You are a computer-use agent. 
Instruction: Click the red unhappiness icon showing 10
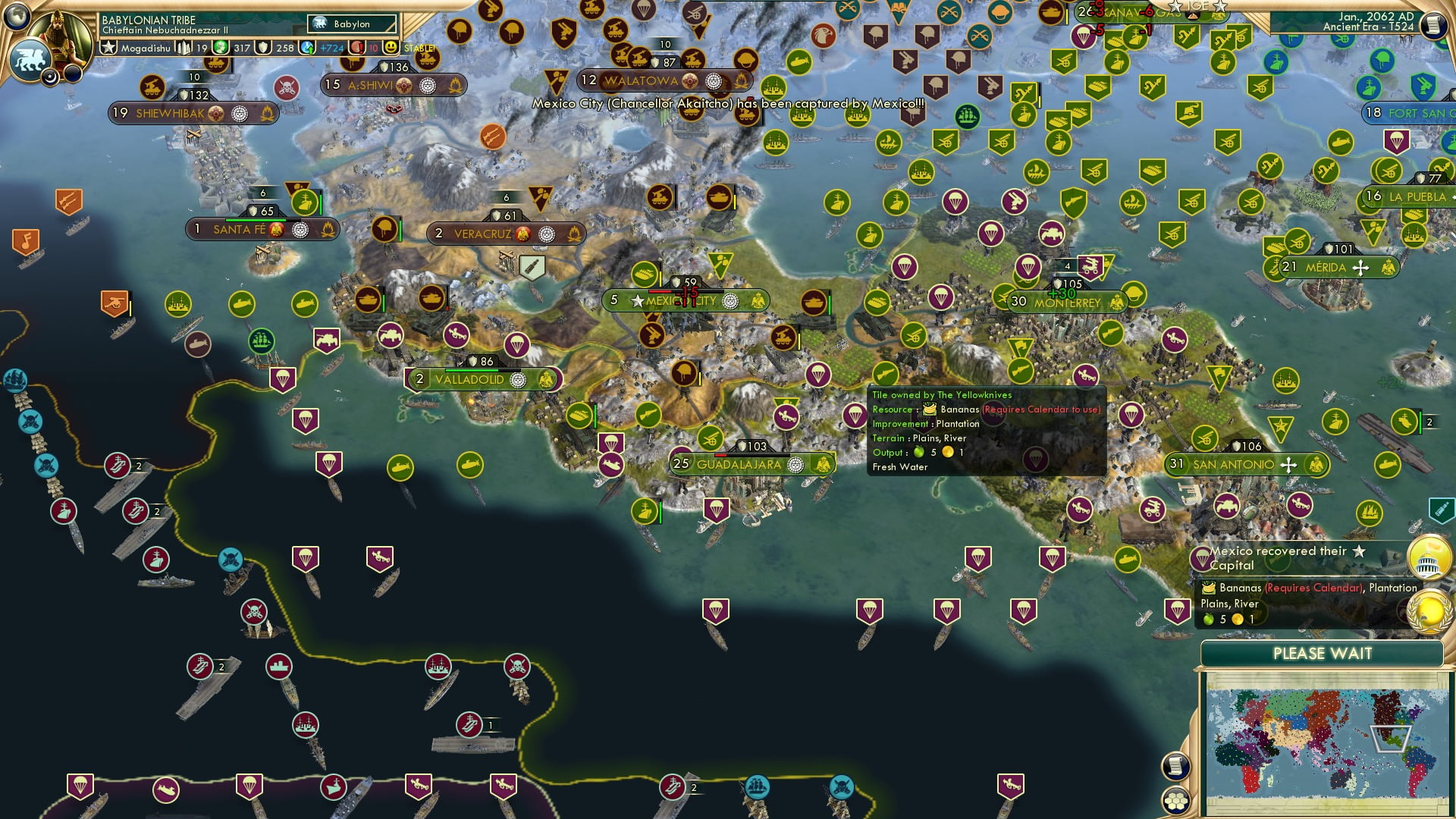[x=356, y=47]
